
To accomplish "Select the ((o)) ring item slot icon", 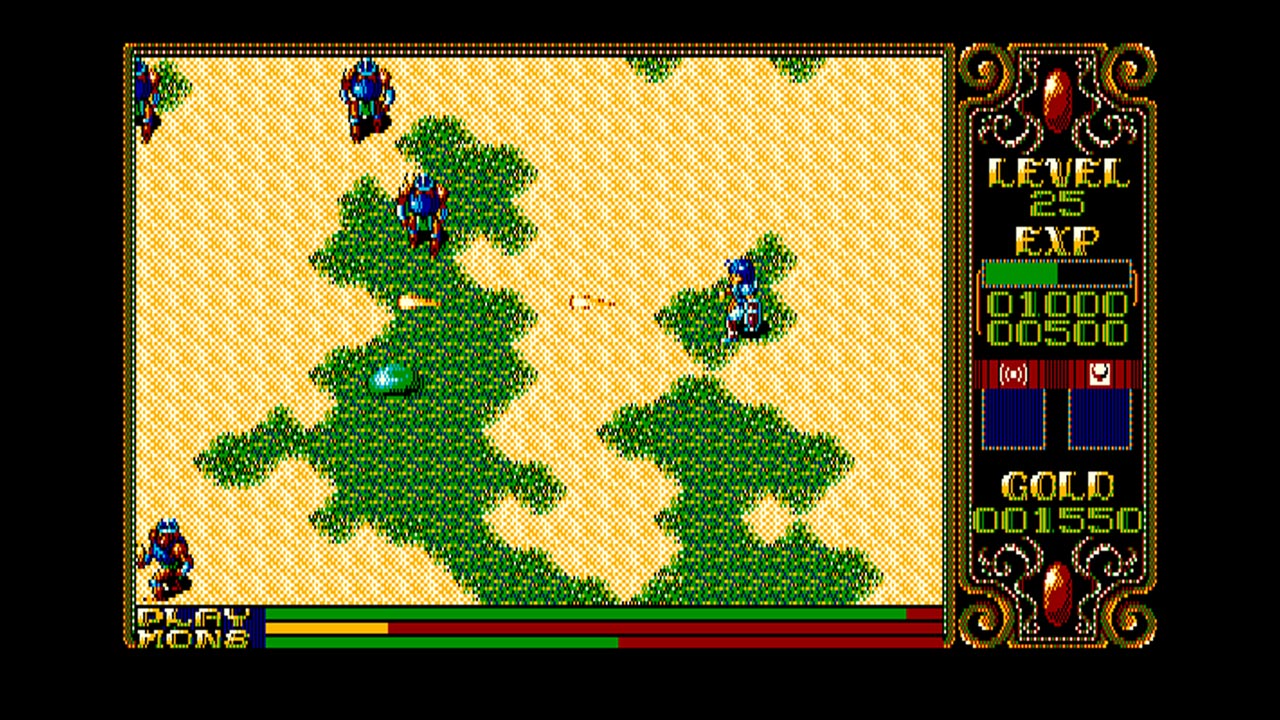I will click(1013, 375).
